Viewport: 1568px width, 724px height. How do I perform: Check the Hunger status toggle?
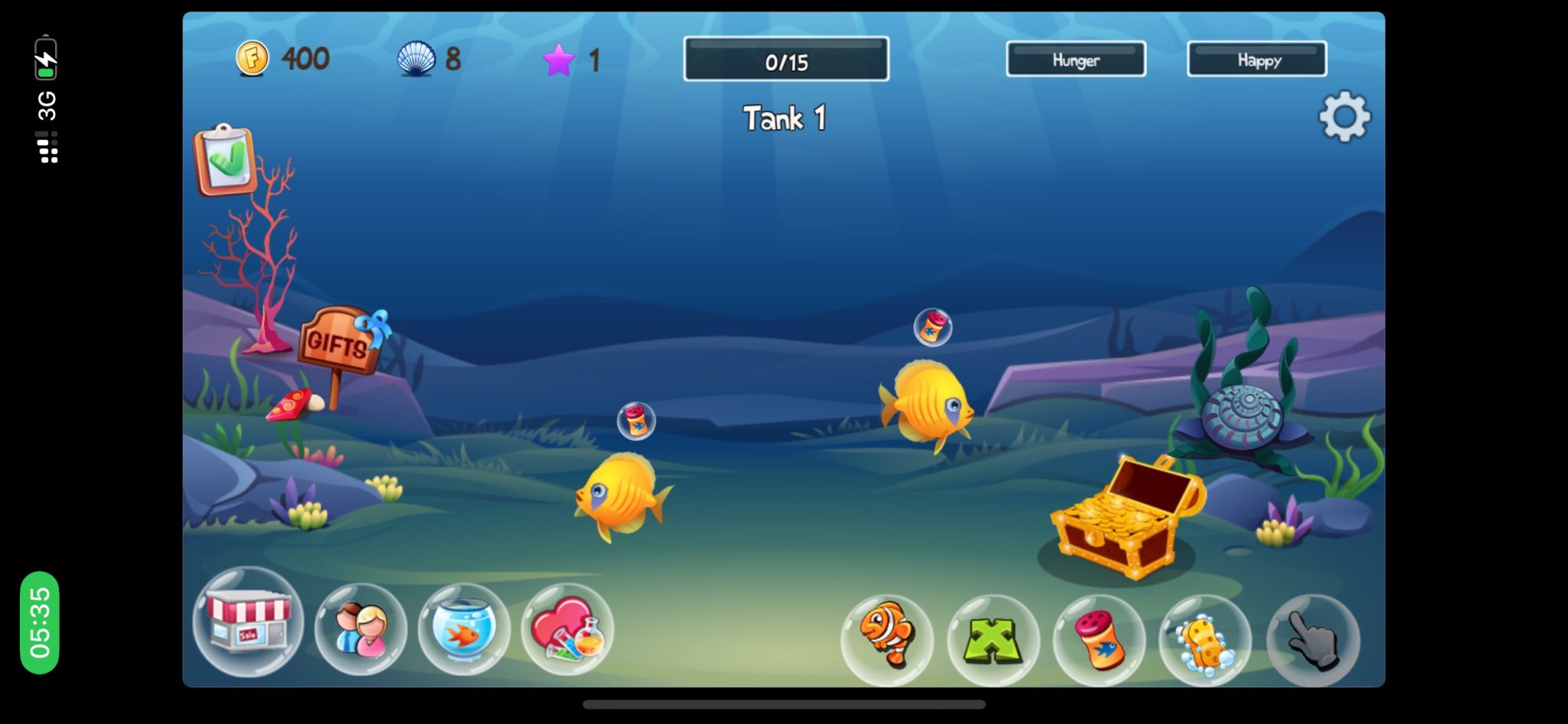[1075, 58]
